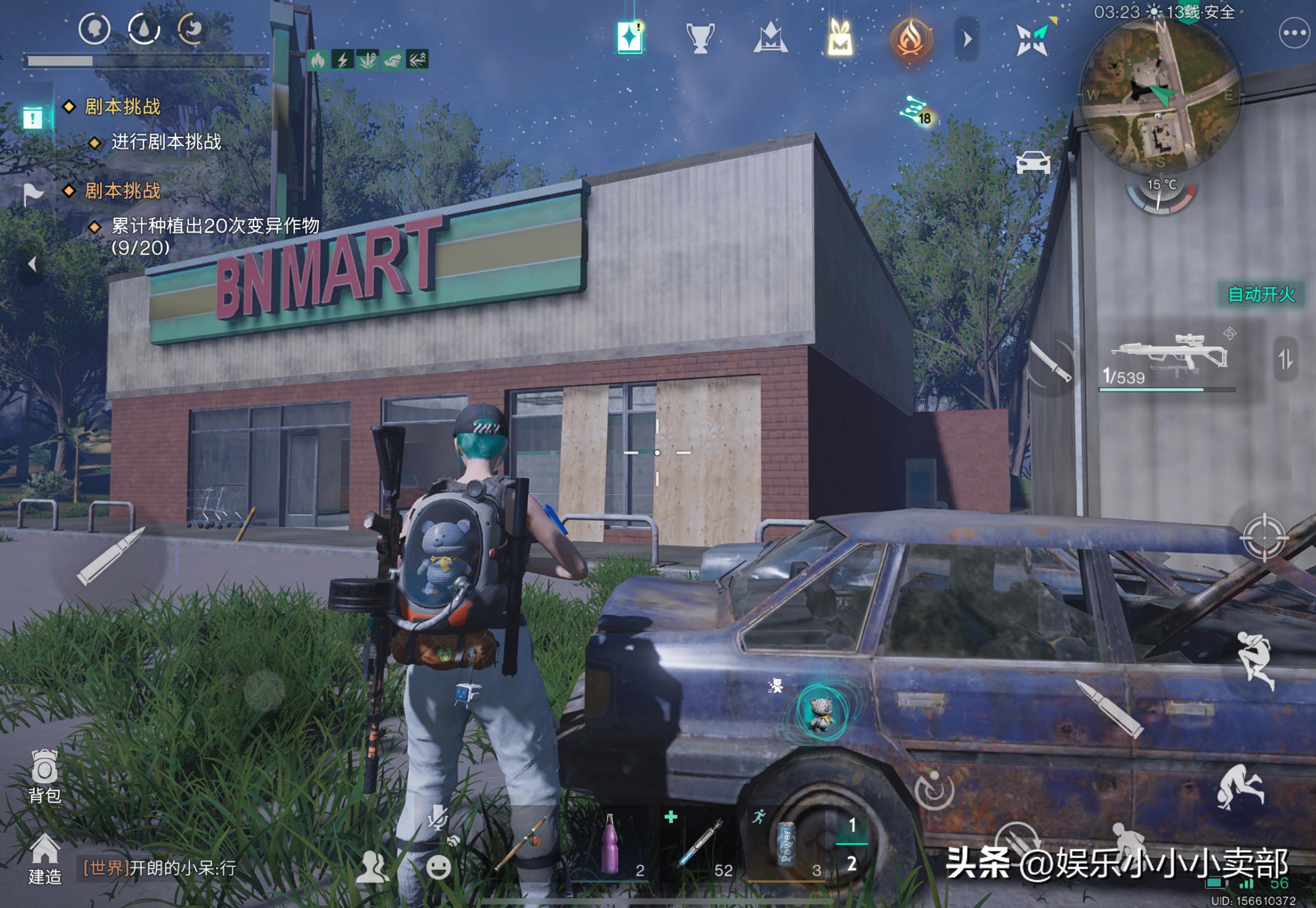Swap weapons with the arrows button
The image size is (1316, 908).
(x=1285, y=360)
